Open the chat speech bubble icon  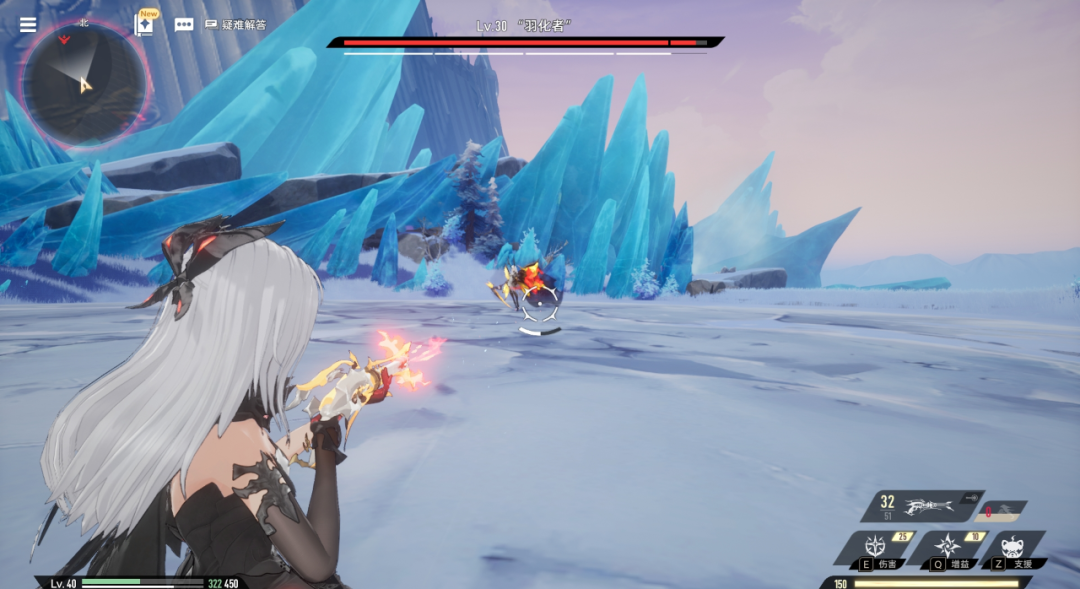[184, 25]
